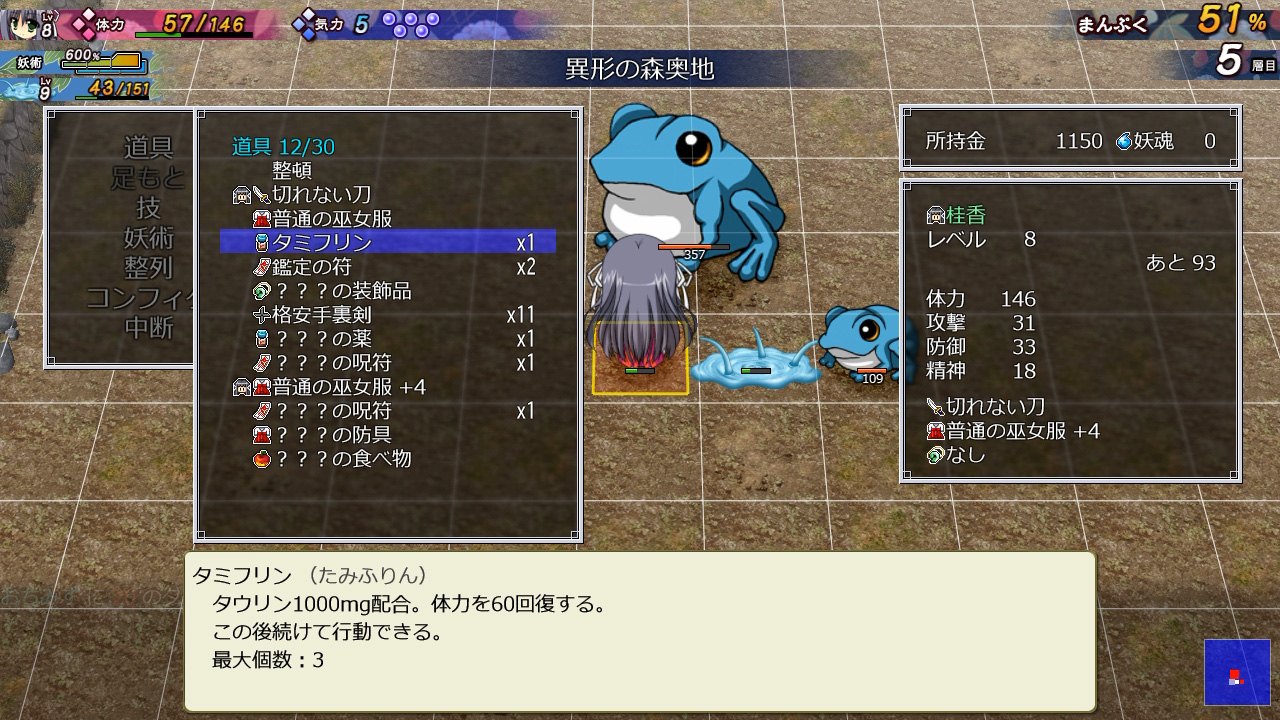Select 足もと in the main menu
This screenshot has height=720, width=1280.
click(x=148, y=178)
